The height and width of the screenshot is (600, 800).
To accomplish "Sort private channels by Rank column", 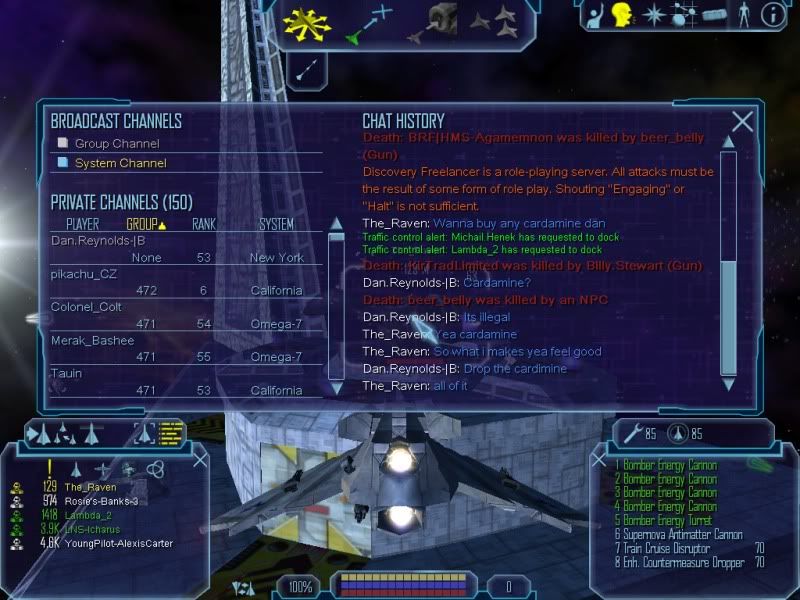I will coord(203,224).
